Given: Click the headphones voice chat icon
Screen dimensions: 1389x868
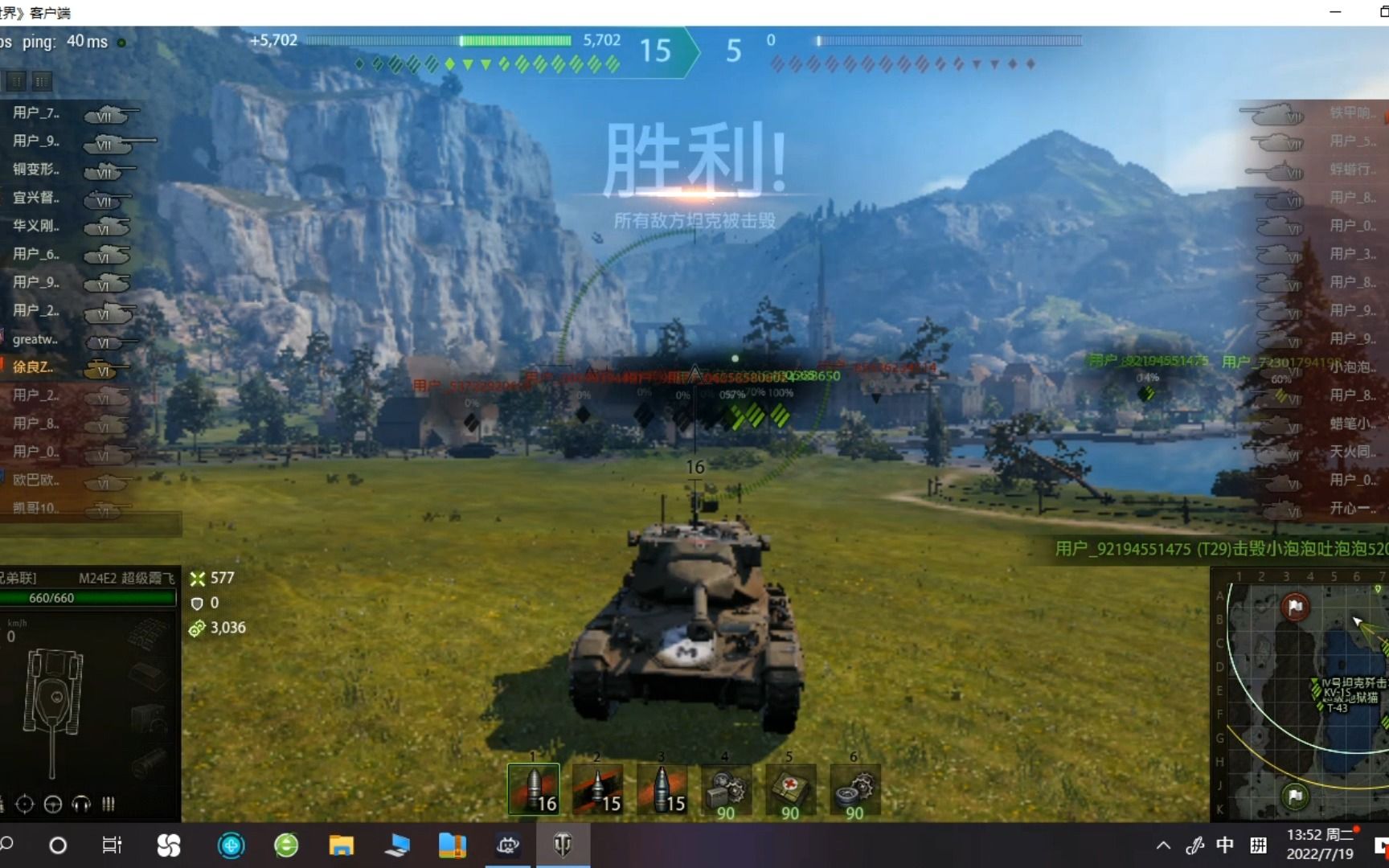Looking at the screenshot, I should pyautogui.click(x=80, y=804).
